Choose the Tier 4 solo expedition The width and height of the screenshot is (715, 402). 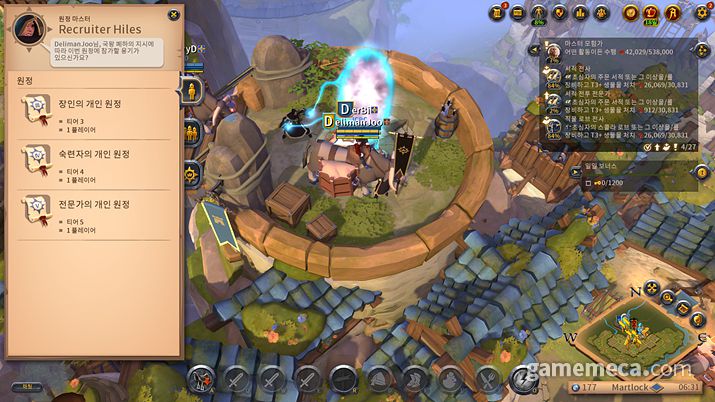pos(94,160)
